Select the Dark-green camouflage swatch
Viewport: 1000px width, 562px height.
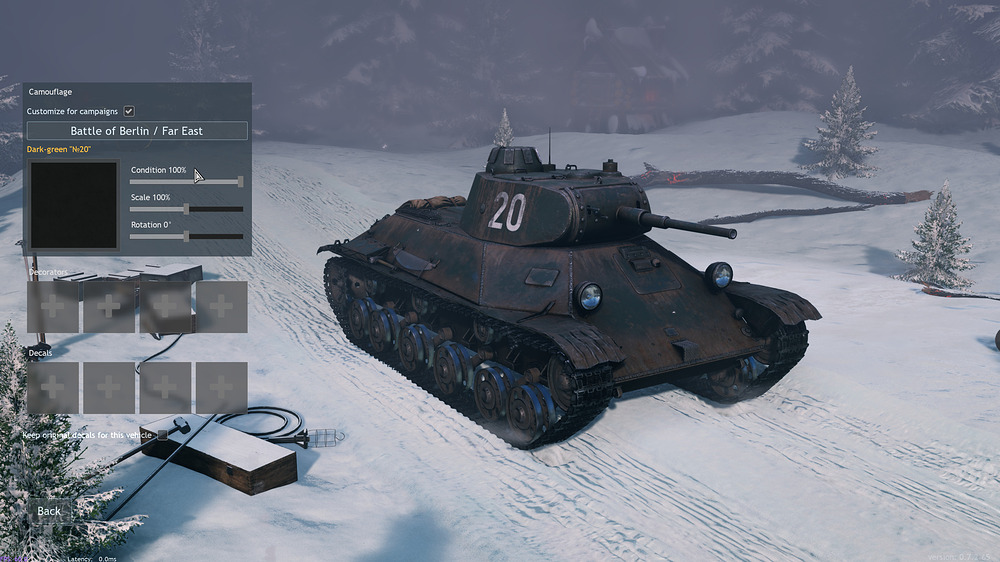point(74,205)
